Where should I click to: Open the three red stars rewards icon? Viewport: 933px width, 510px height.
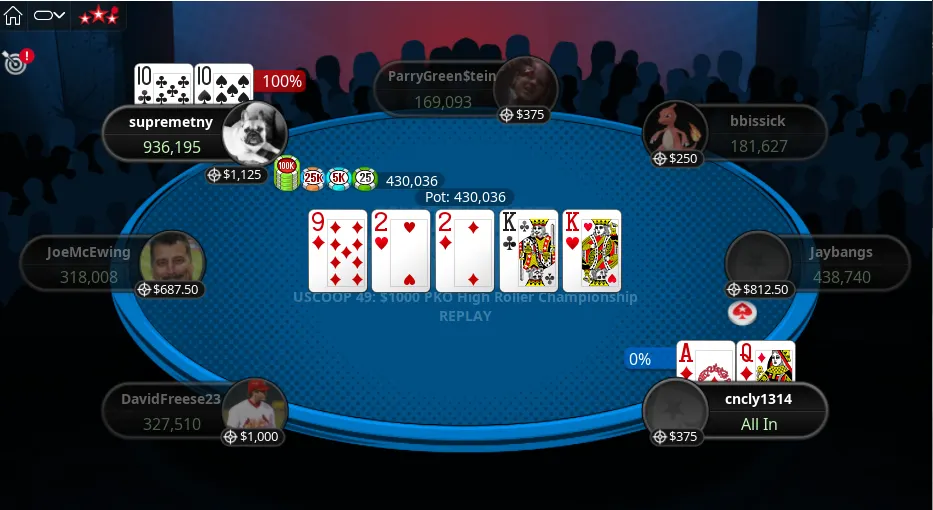click(x=98, y=15)
